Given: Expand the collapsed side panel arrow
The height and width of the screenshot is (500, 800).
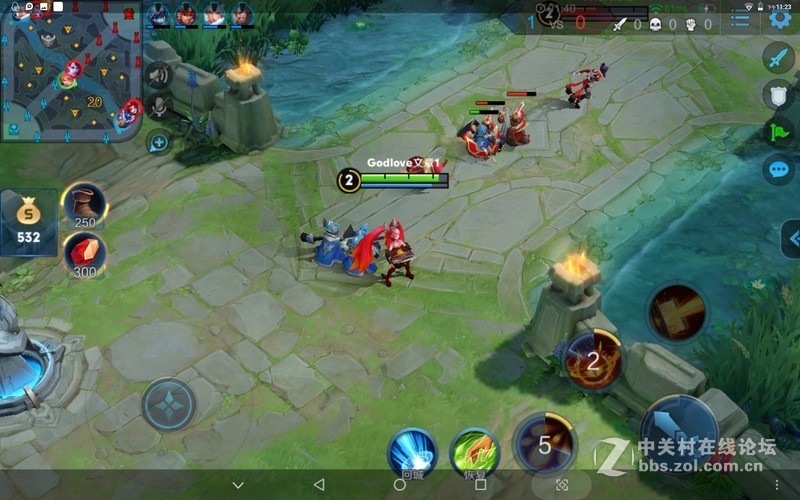Looking at the screenshot, I should (x=792, y=239).
